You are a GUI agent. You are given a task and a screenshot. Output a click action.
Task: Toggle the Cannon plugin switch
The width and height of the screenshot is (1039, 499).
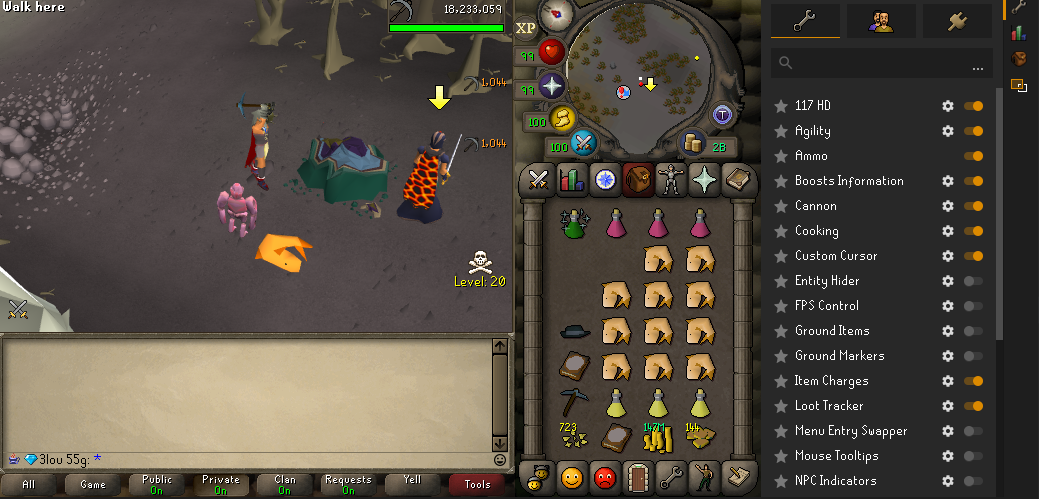[x=972, y=206]
